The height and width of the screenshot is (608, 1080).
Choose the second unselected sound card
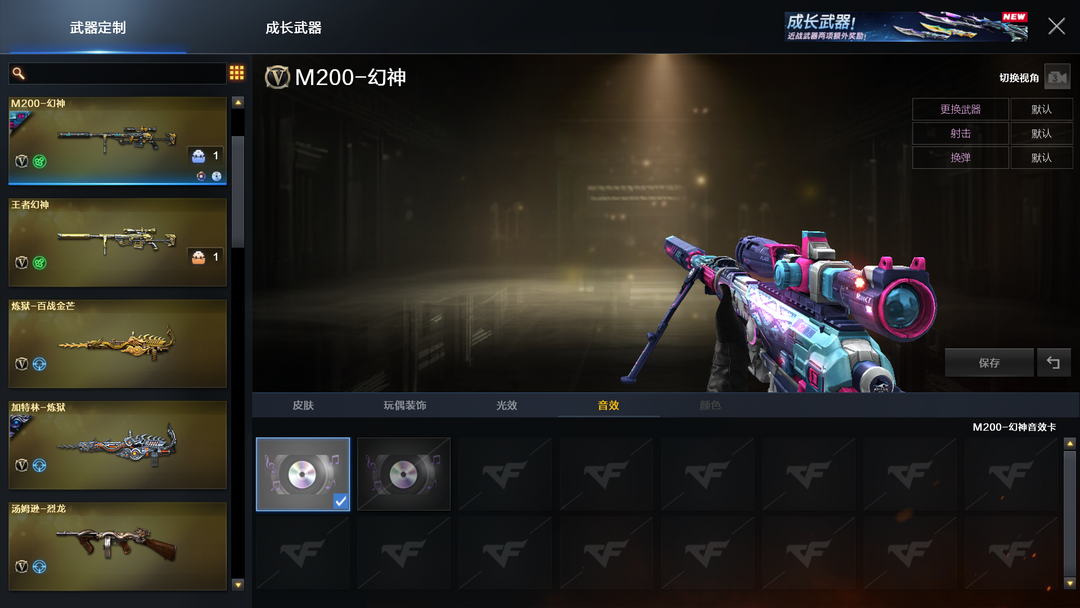pos(404,474)
